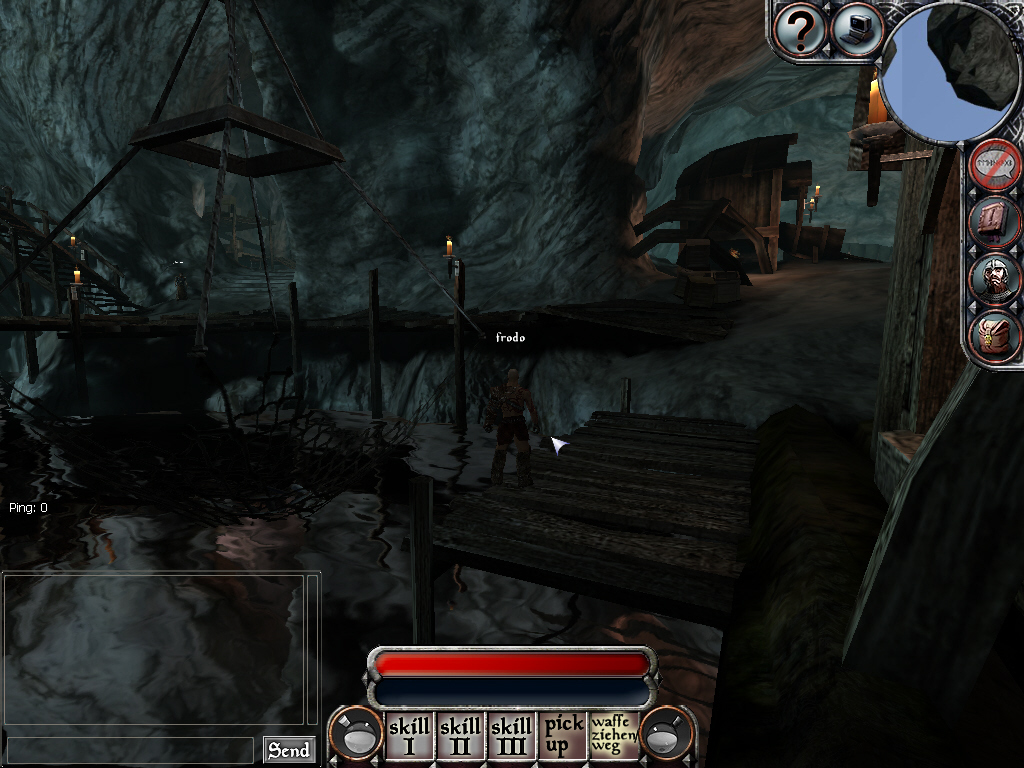Click inside the chat log window
The height and width of the screenshot is (768, 1024).
pyautogui.click(x=155, y=648)
